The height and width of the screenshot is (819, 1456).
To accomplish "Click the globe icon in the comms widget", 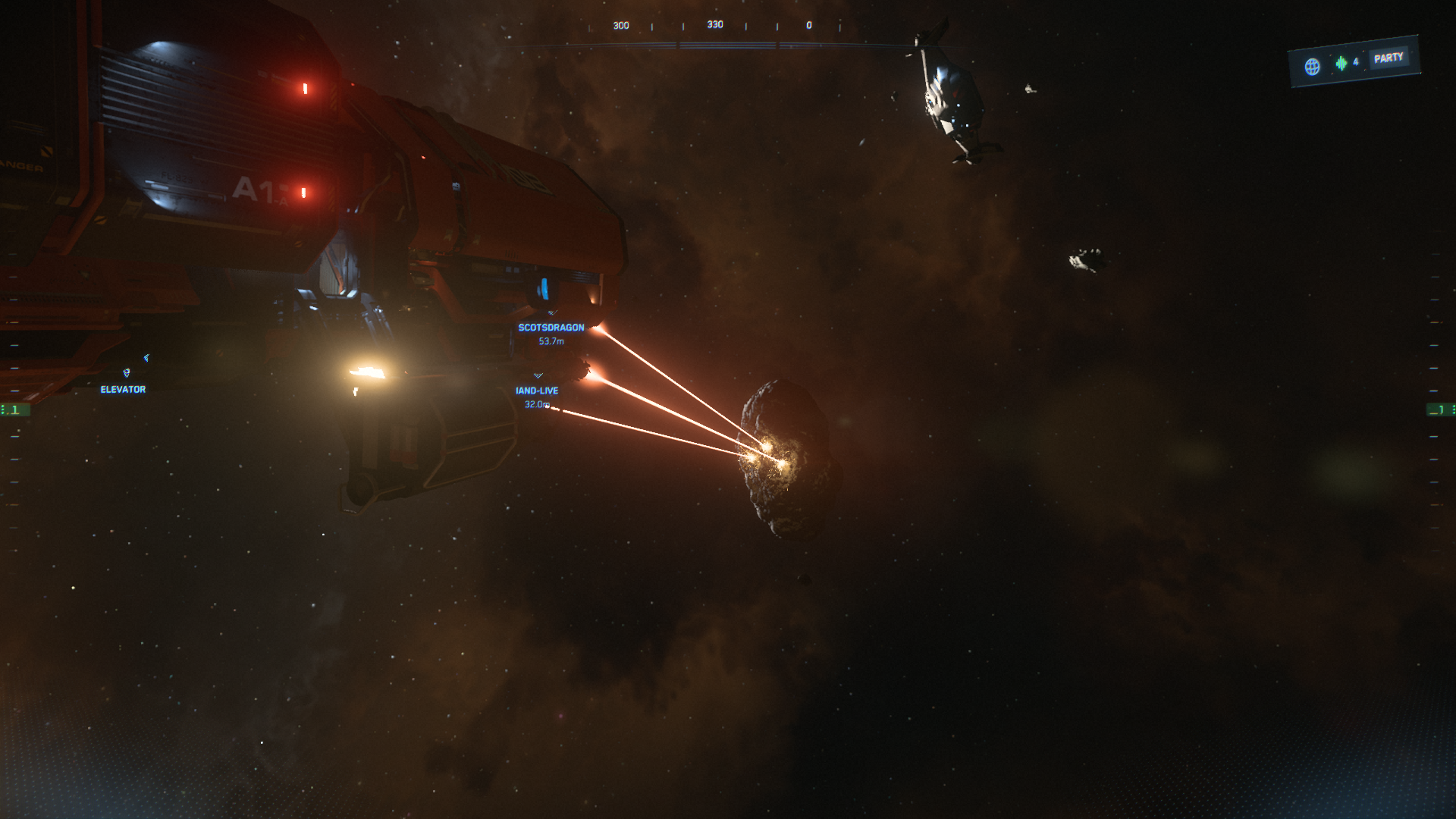I will click(1312, 67).
